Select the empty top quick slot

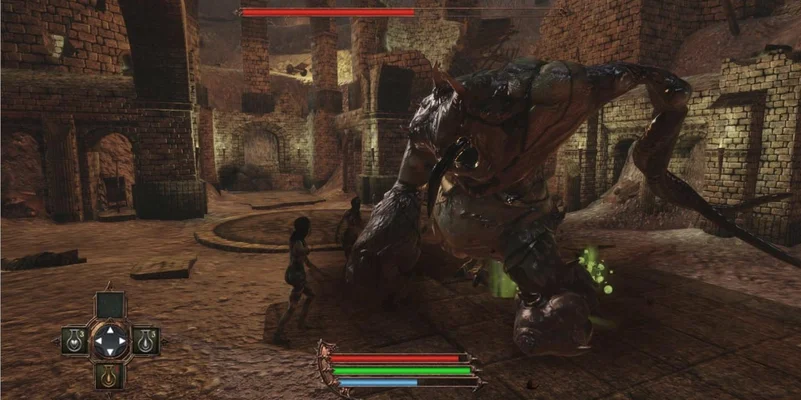tap(110, 304)
